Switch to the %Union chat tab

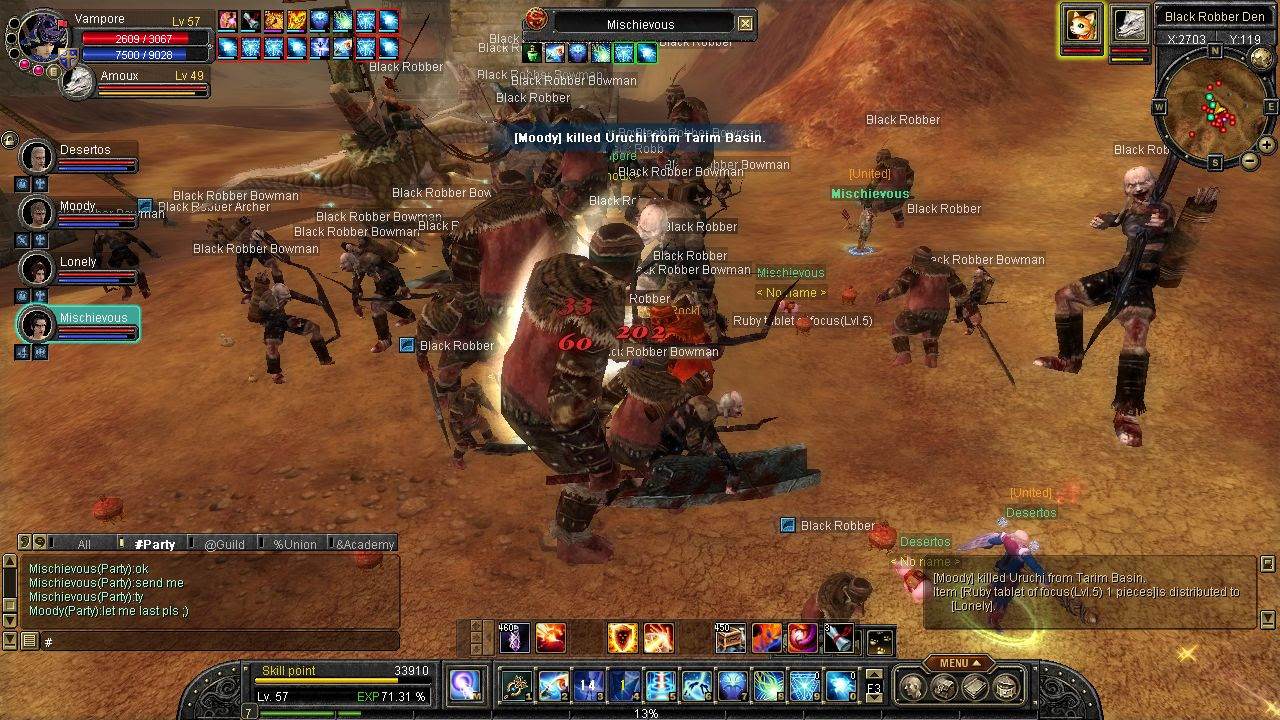coord(294,544)
